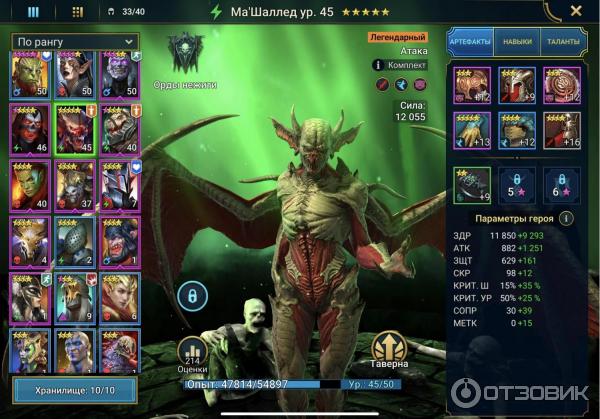Click the locked 6-star accessory slot
The width and height of the screenshot is (600, 419).
coord(561,183)
